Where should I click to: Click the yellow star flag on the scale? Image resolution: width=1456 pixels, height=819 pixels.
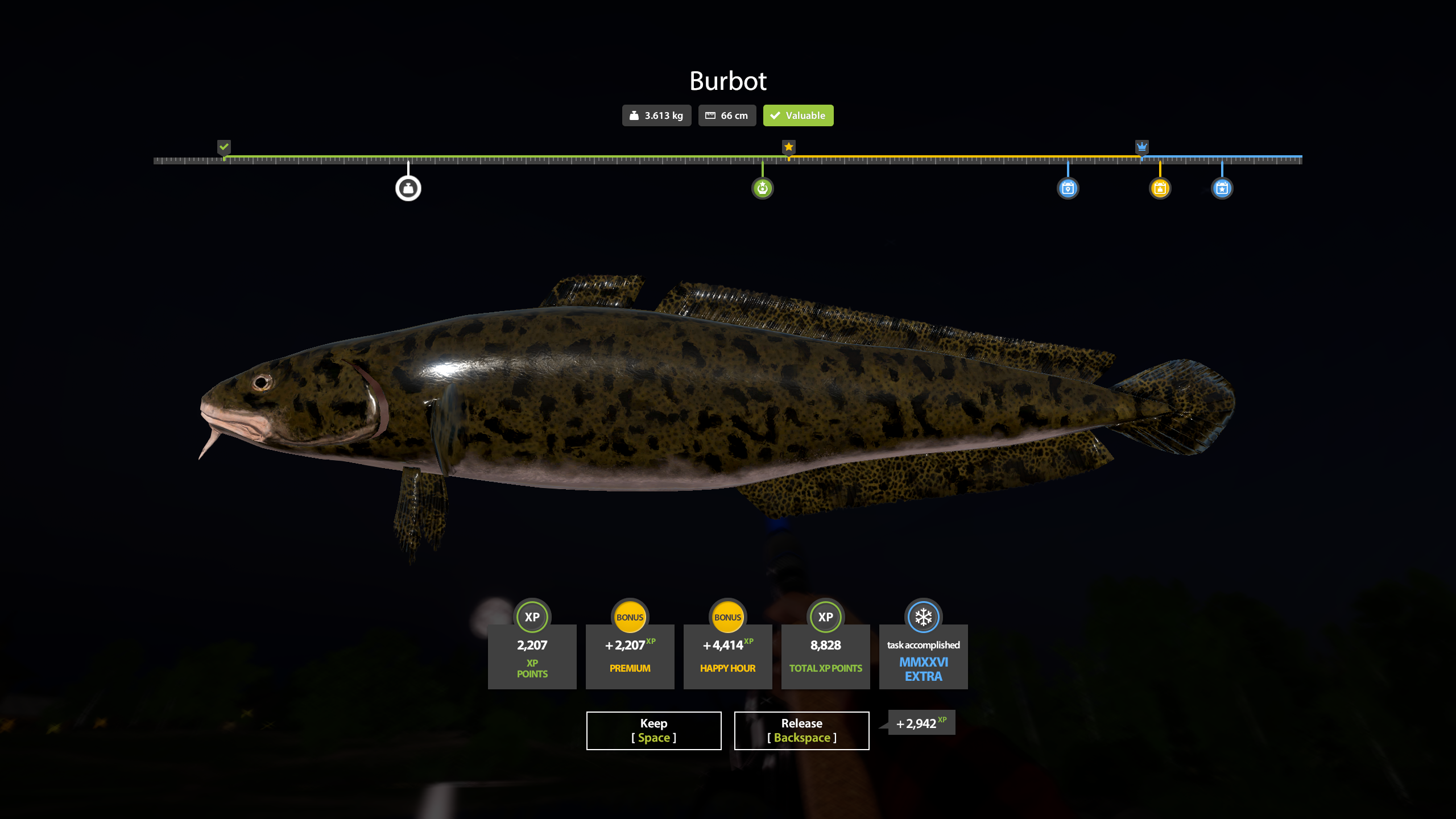click(788, 147)
